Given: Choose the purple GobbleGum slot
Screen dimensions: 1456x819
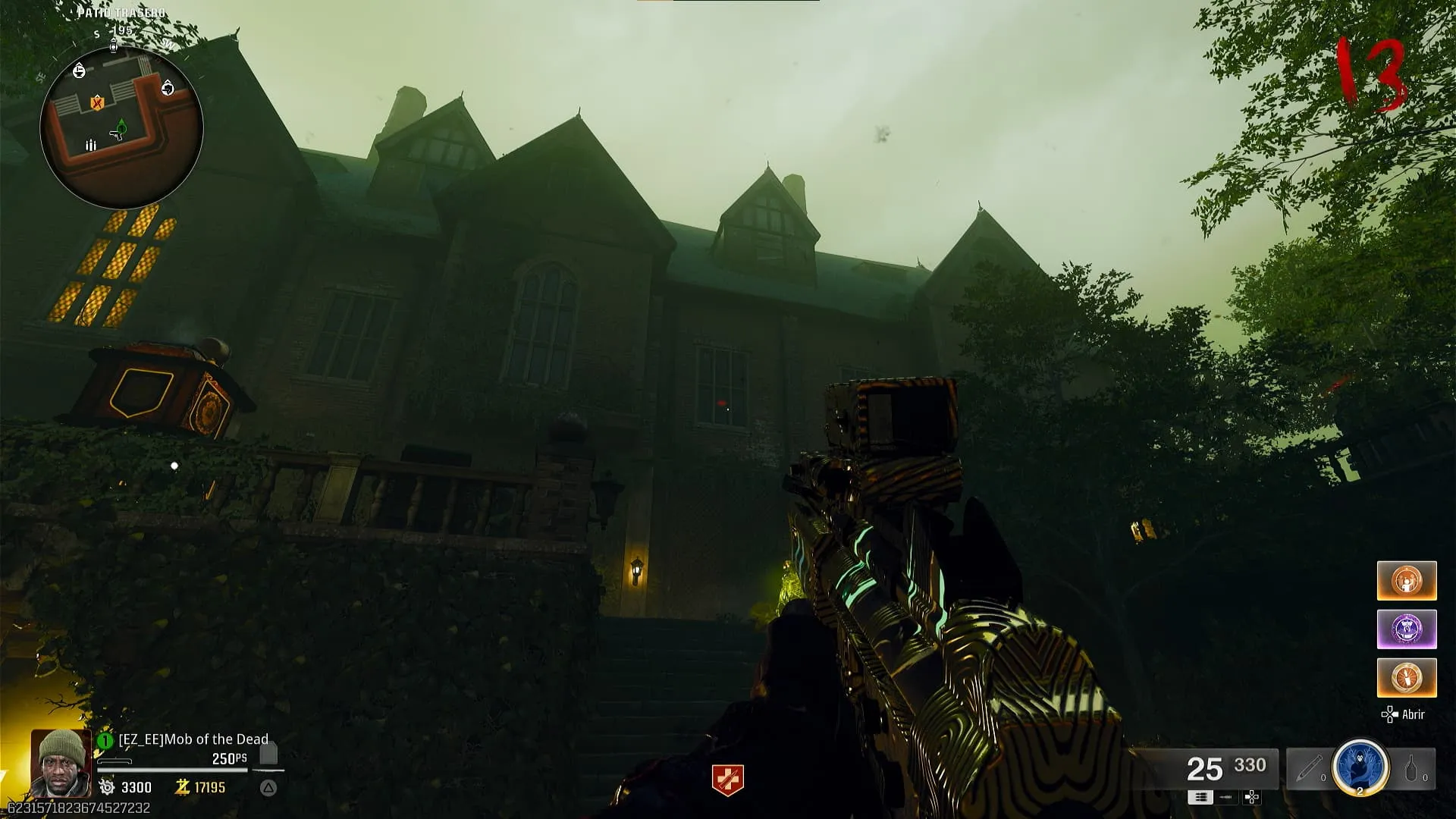Looking at the screenshot, I should coord(1407,629).
